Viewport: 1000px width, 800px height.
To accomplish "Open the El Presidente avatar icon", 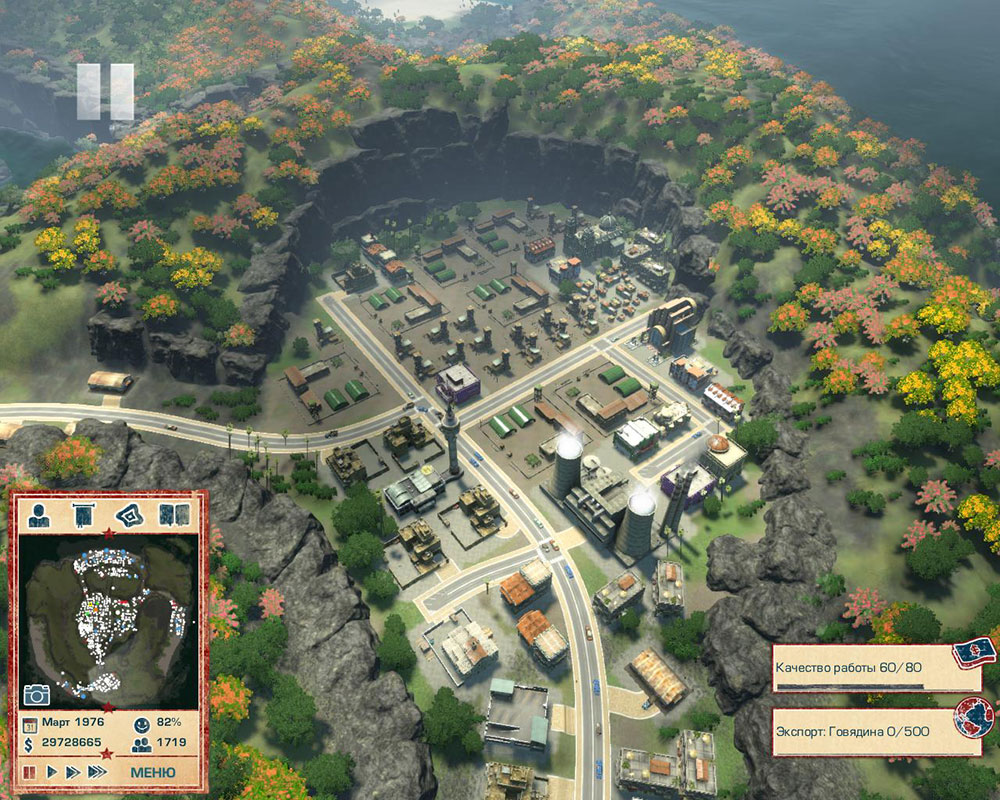I will click(39, 516).
